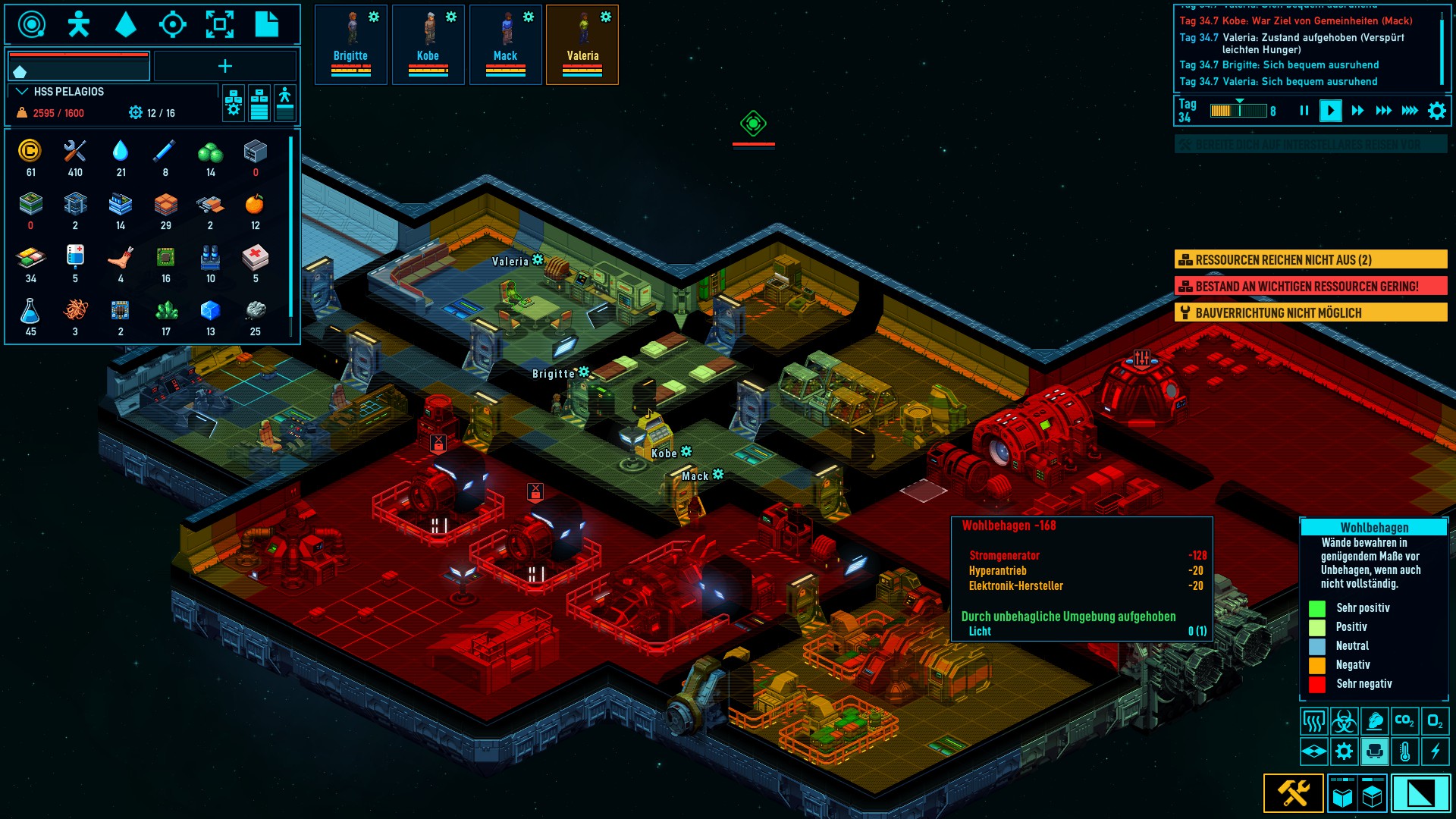Open the 'Bestand an wichtigen Ressourcen gering' warning
Image resolution: width=1456 pixels, height=819 pixels.
click(1310, 287)
